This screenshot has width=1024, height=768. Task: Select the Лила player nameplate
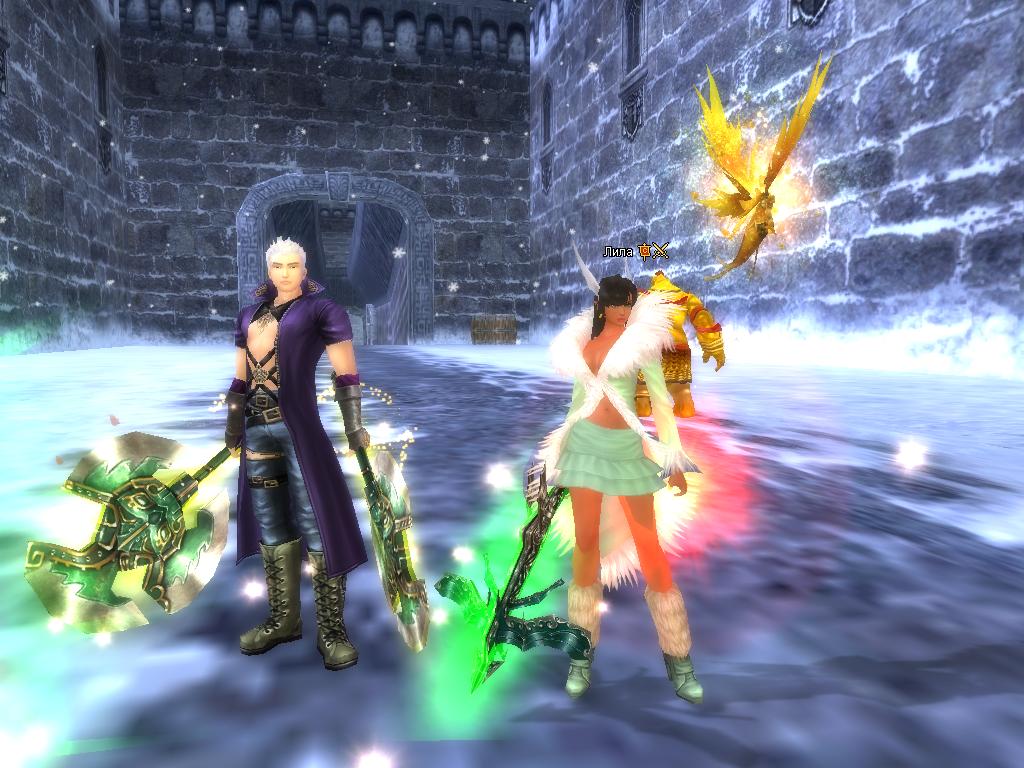pyautogui.click(x=618, y=251)
